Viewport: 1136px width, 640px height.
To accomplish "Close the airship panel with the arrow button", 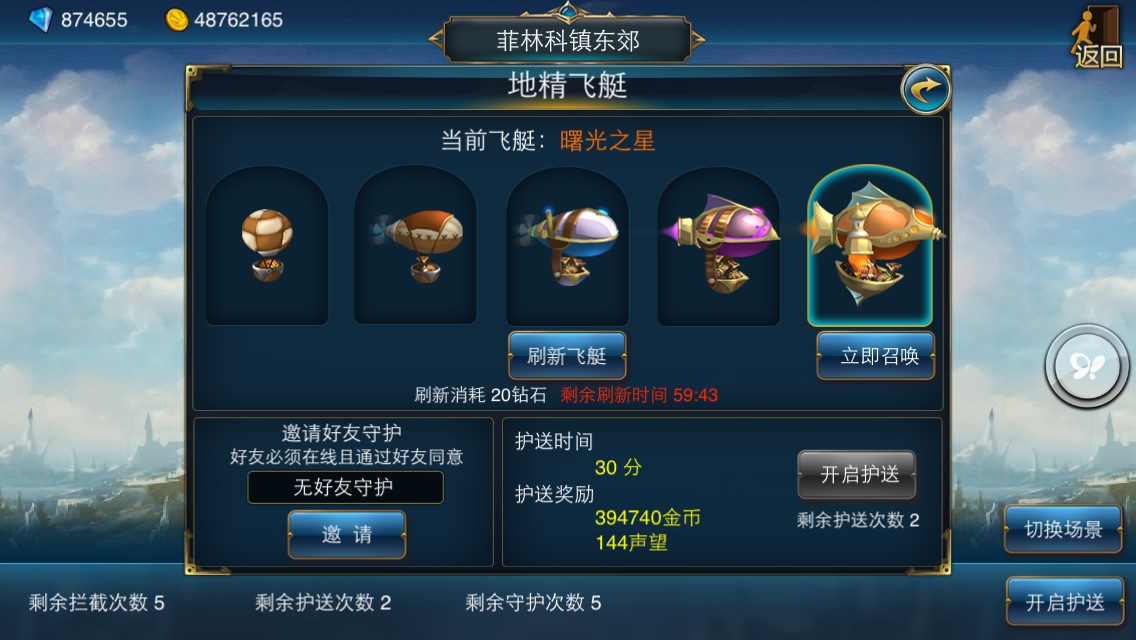I will 925,89.
